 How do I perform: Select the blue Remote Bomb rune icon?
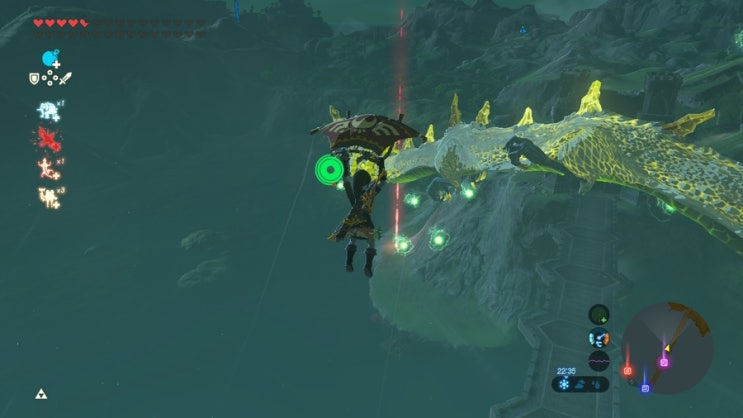coord(49,59)
